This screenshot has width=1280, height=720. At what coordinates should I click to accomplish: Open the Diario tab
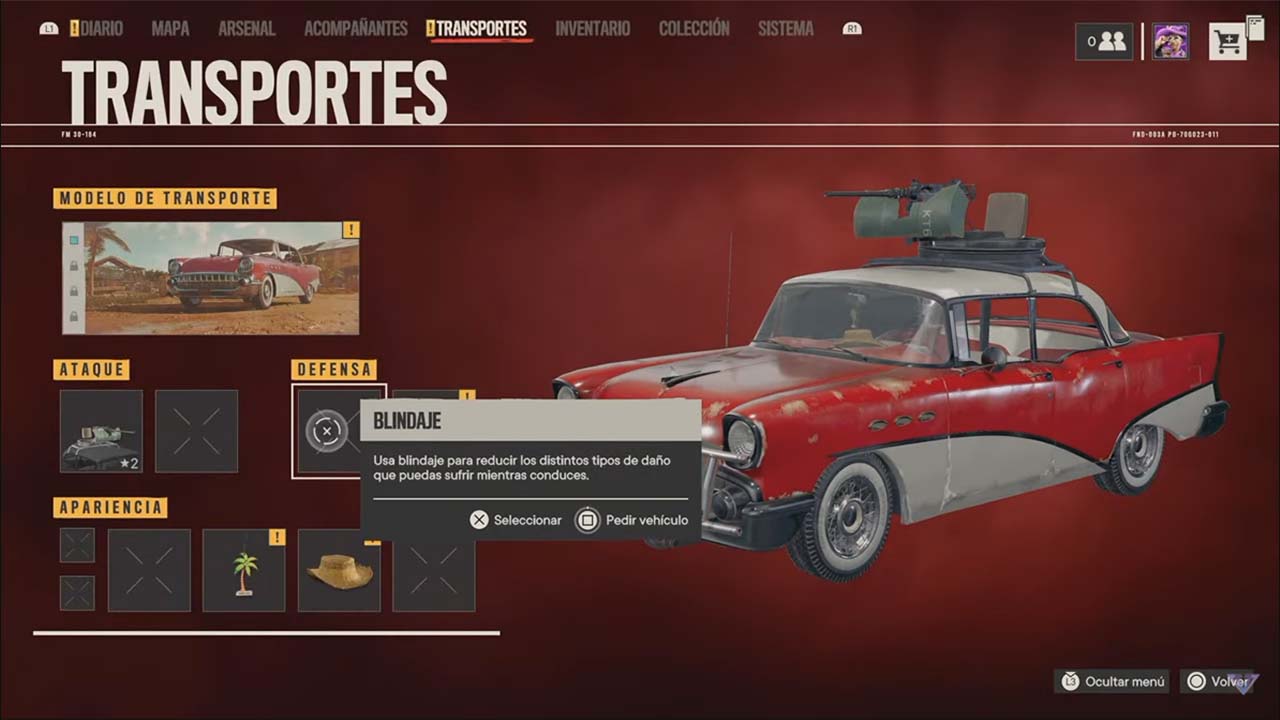[x=101, y=29]
